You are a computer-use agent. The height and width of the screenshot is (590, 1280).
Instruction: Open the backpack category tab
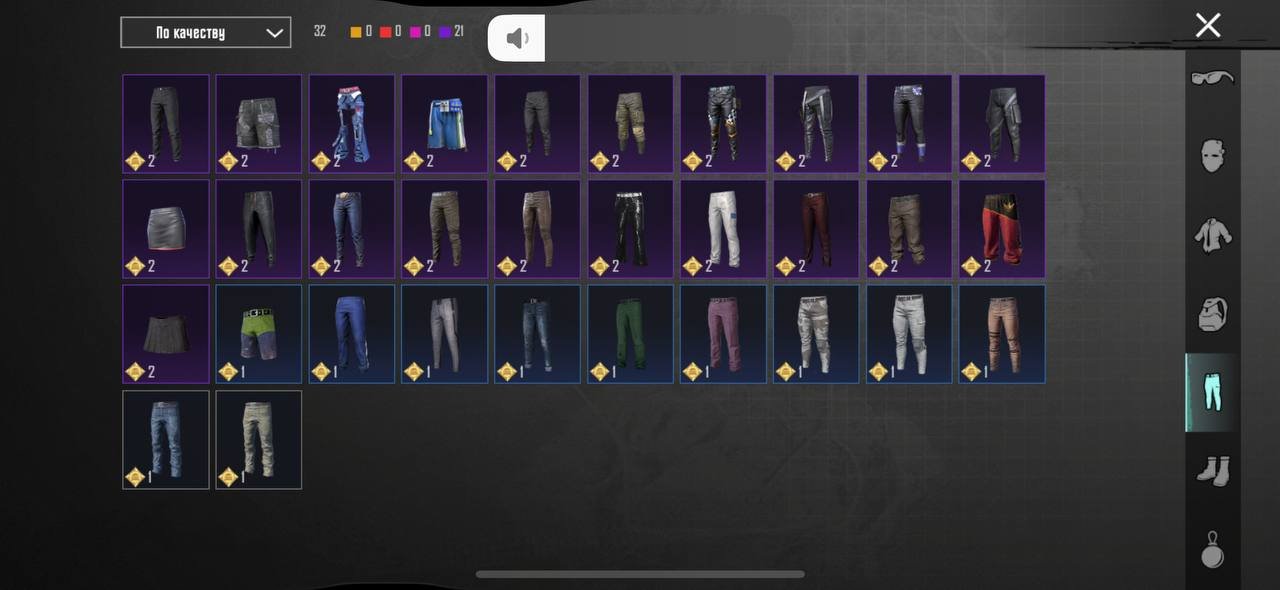point(1212,314)
